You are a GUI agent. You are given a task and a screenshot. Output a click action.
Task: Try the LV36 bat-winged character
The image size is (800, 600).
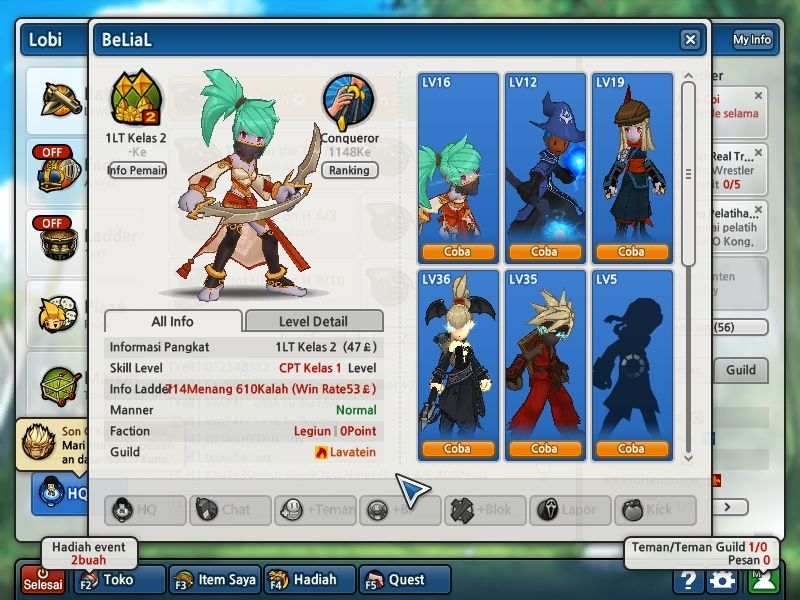pos(457,448)
